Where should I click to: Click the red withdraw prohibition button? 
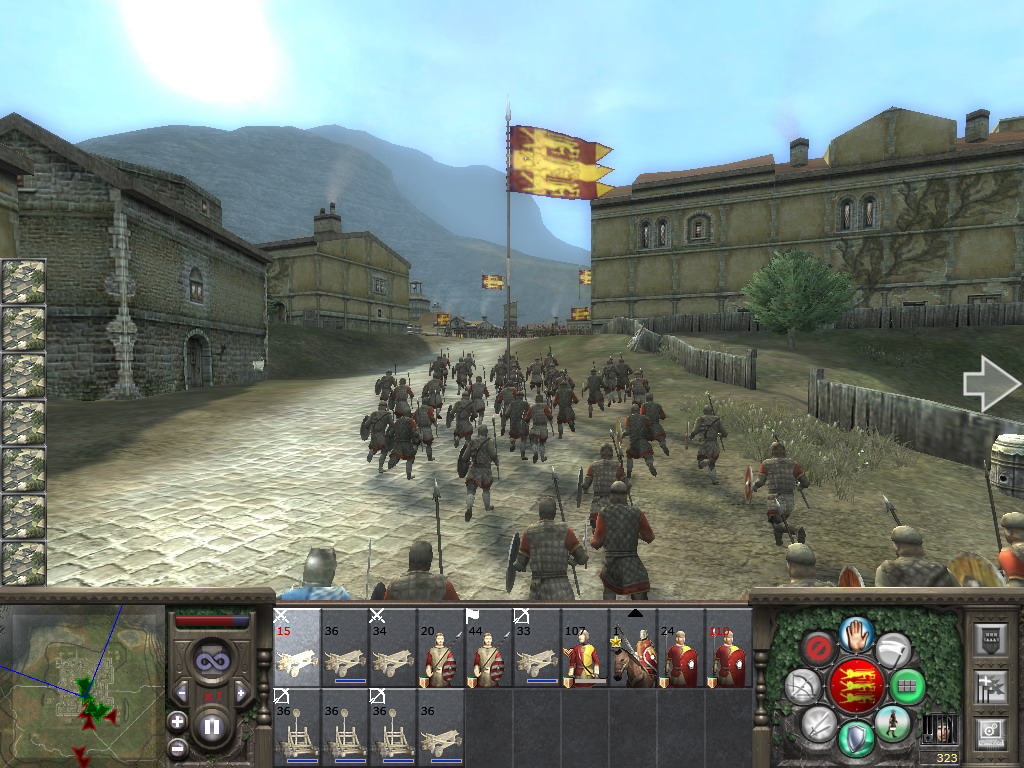coord(818,648)
